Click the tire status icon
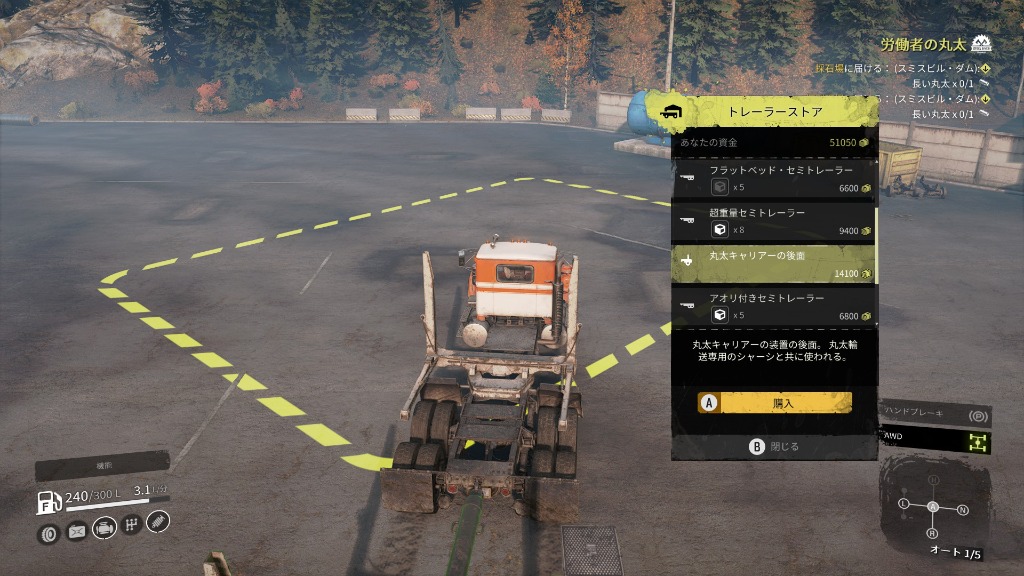 (x=48, y=534)
